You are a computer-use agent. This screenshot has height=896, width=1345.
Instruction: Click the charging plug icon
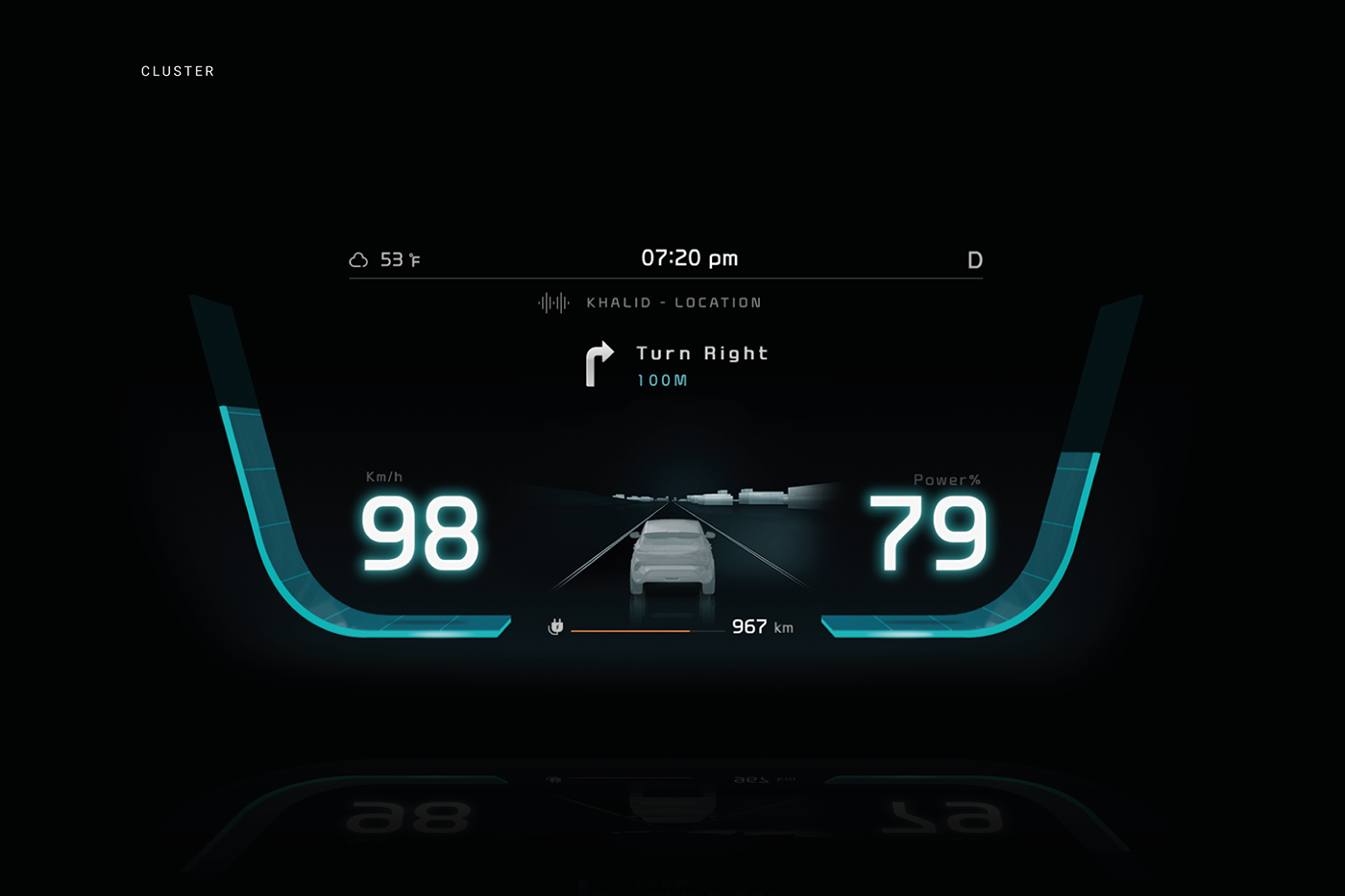click(556, 625)
